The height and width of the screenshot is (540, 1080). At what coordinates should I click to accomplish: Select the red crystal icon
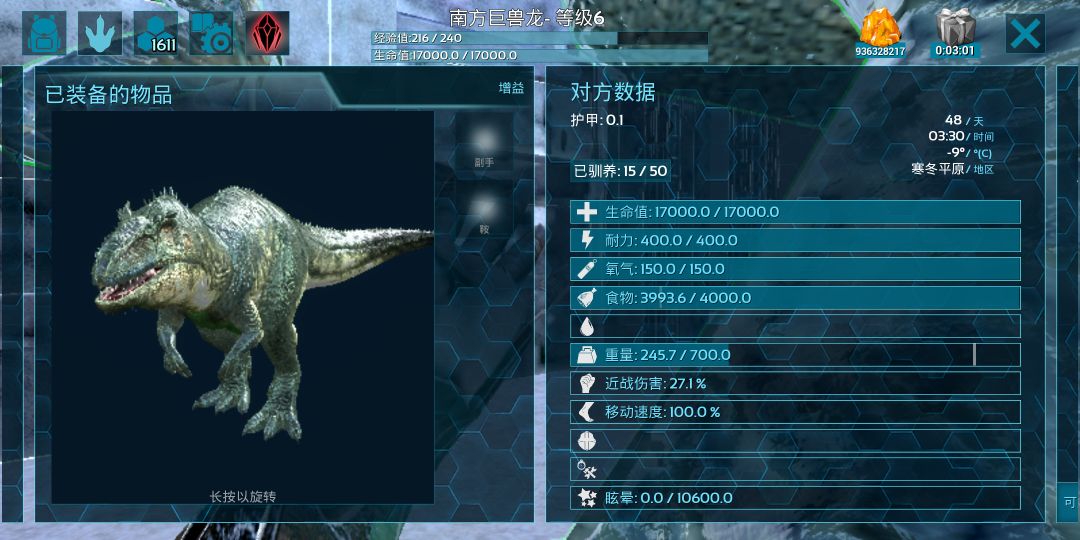tap(267, 34)
